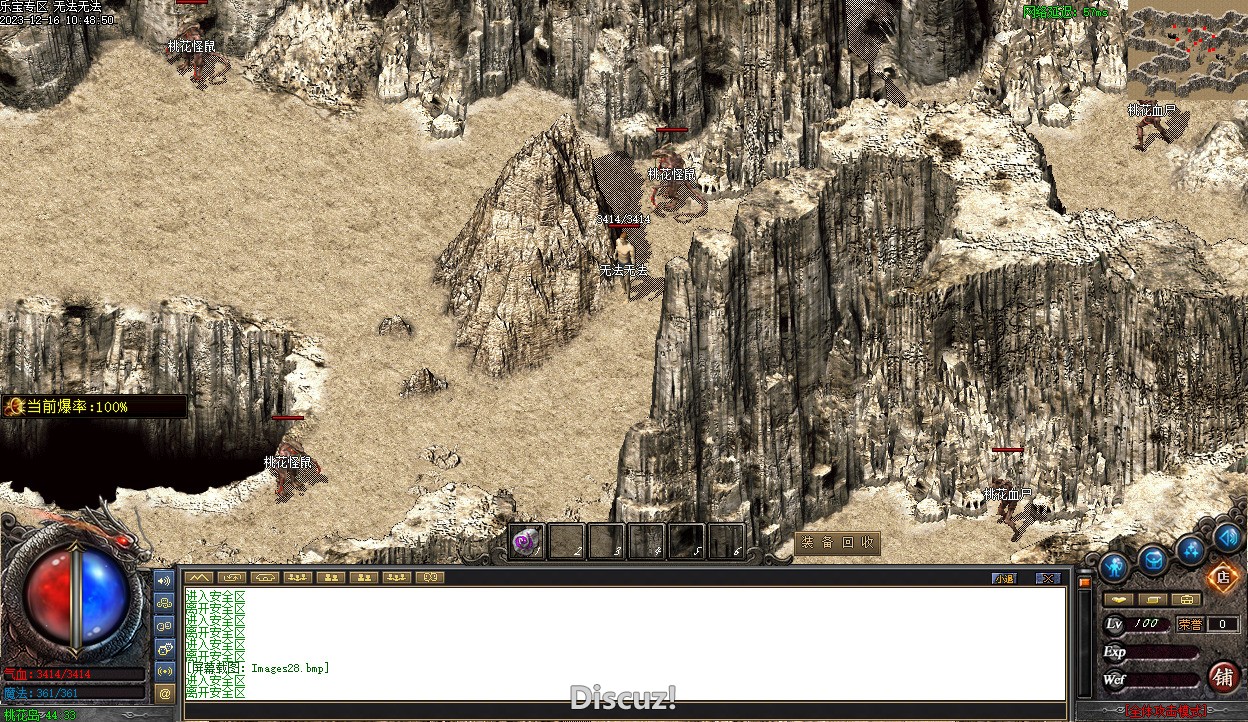Close the game with the X button
This screenshot has width=1248, height=722.
click(1047, 578)
